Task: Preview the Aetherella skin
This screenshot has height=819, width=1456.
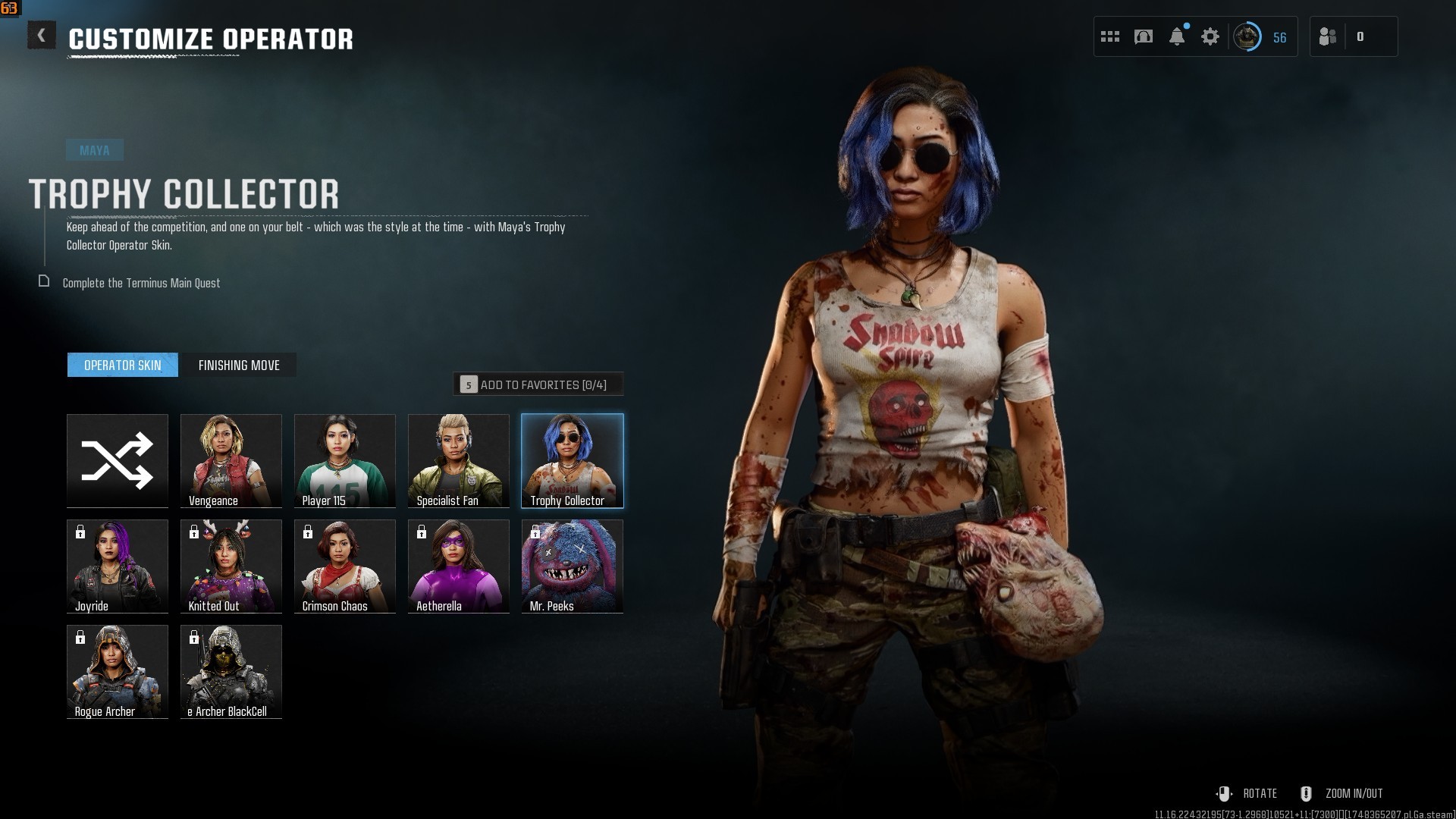Action: (459, 566)
